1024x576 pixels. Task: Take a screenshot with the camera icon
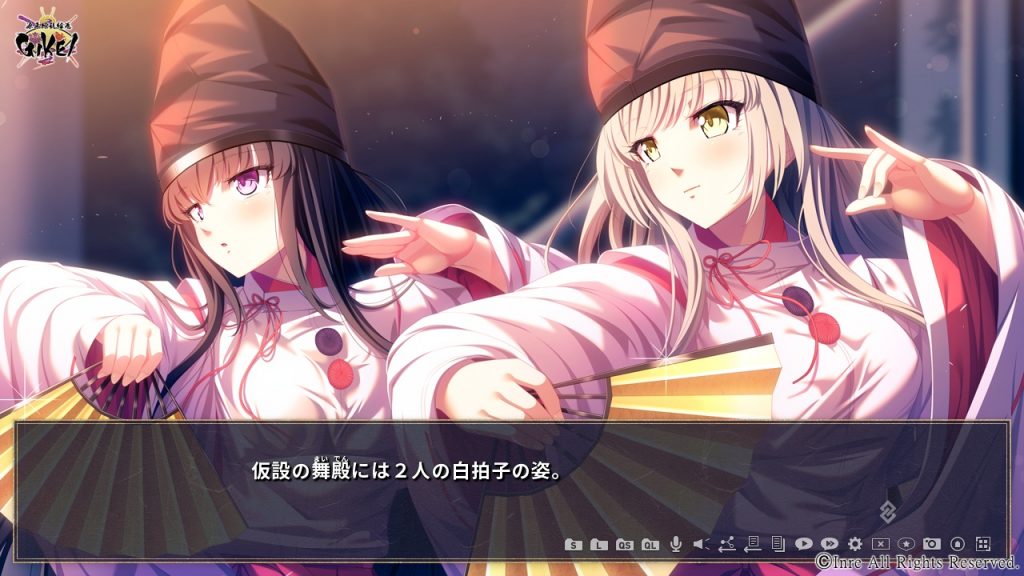click(932, 543)
